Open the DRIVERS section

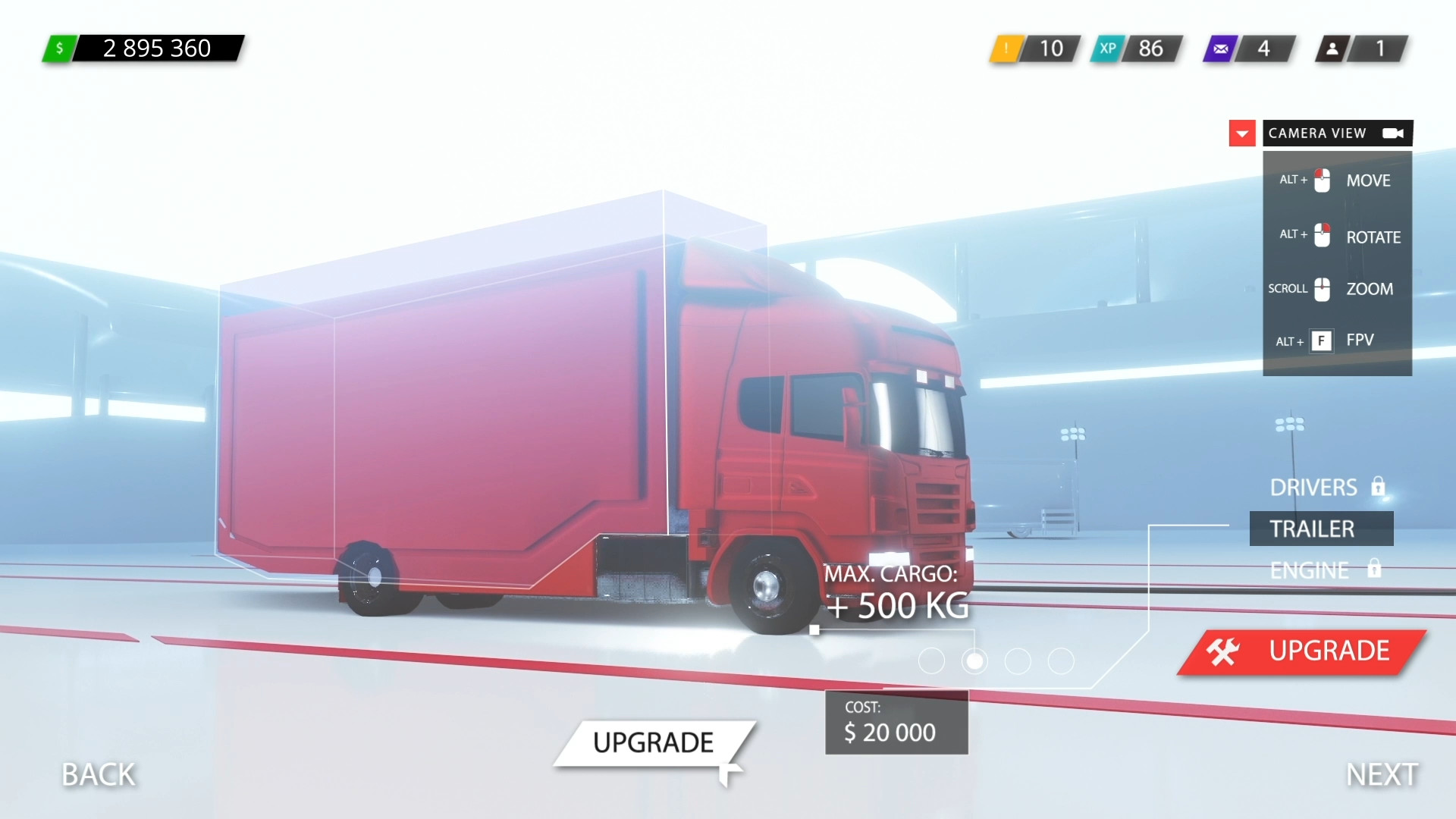tap(1314, 486)
